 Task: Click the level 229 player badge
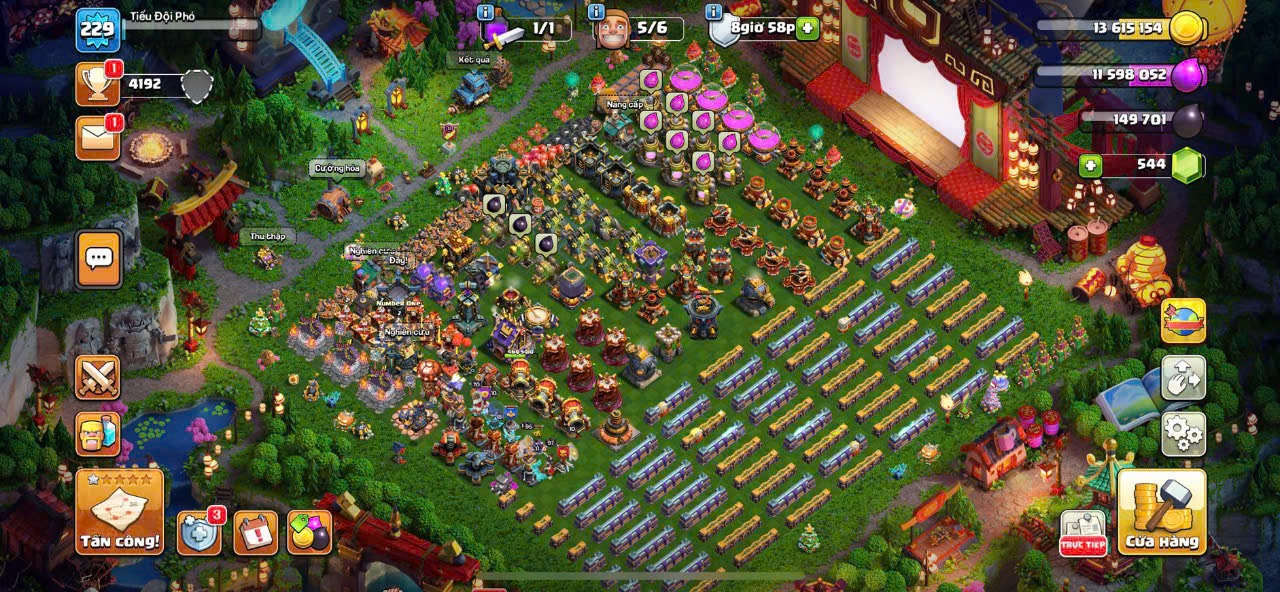coord(98,30)
